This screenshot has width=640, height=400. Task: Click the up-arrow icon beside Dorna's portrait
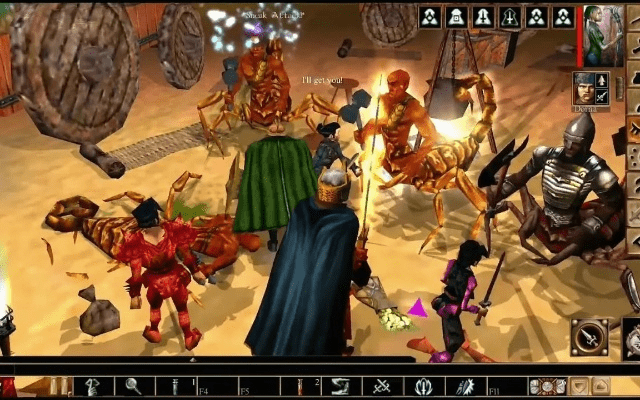[x=602, y=80]
